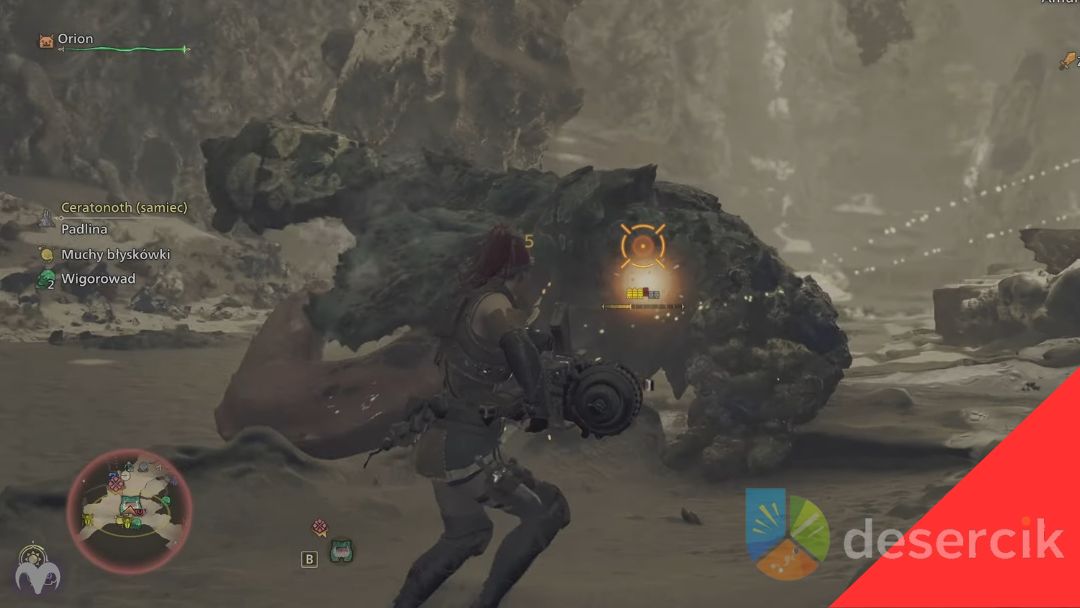
Task: Click the Palico companion name Orion
Action: tap(75, 39)
